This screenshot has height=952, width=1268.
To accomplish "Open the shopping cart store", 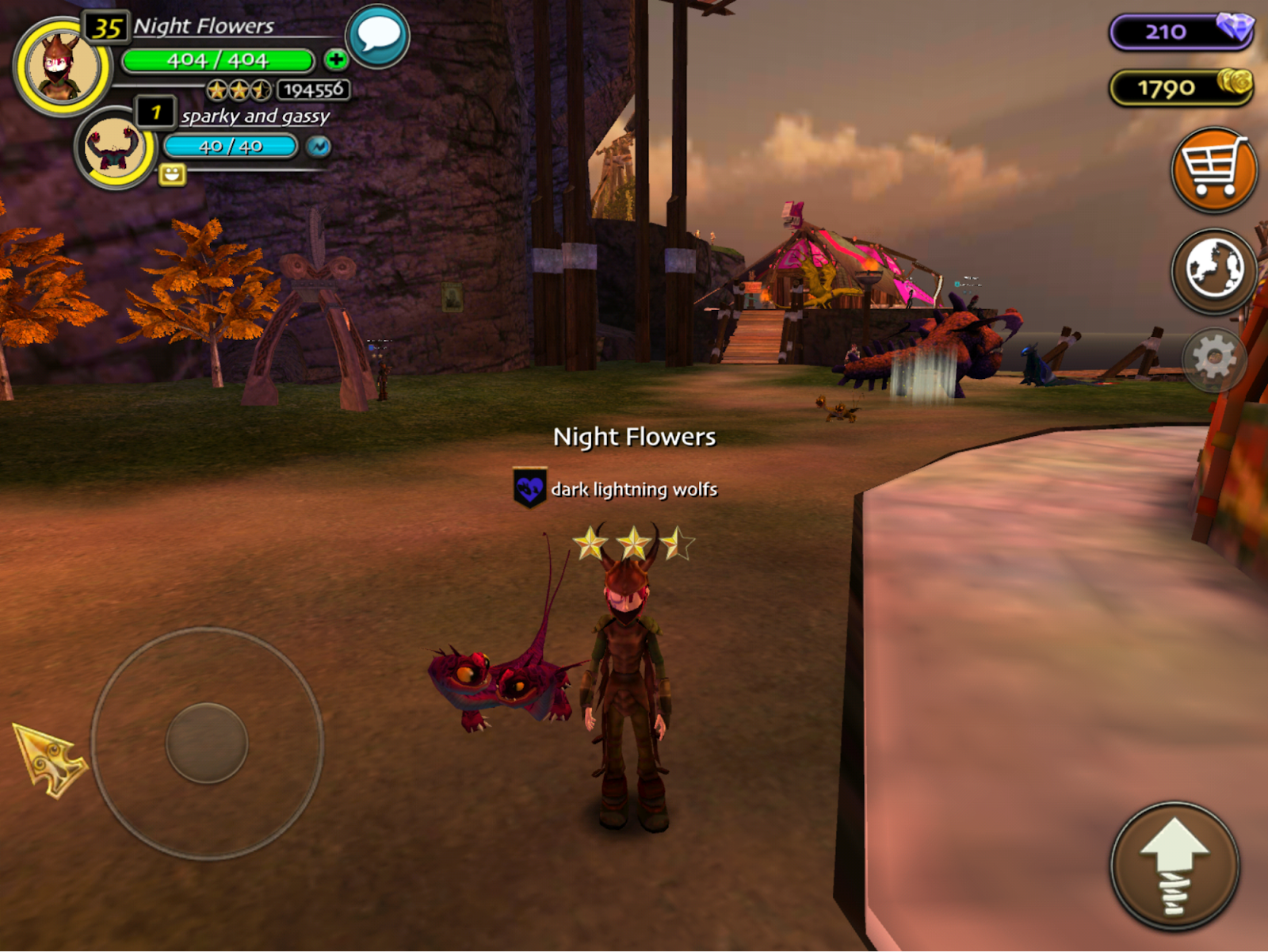I will [x=1213, y=170].
